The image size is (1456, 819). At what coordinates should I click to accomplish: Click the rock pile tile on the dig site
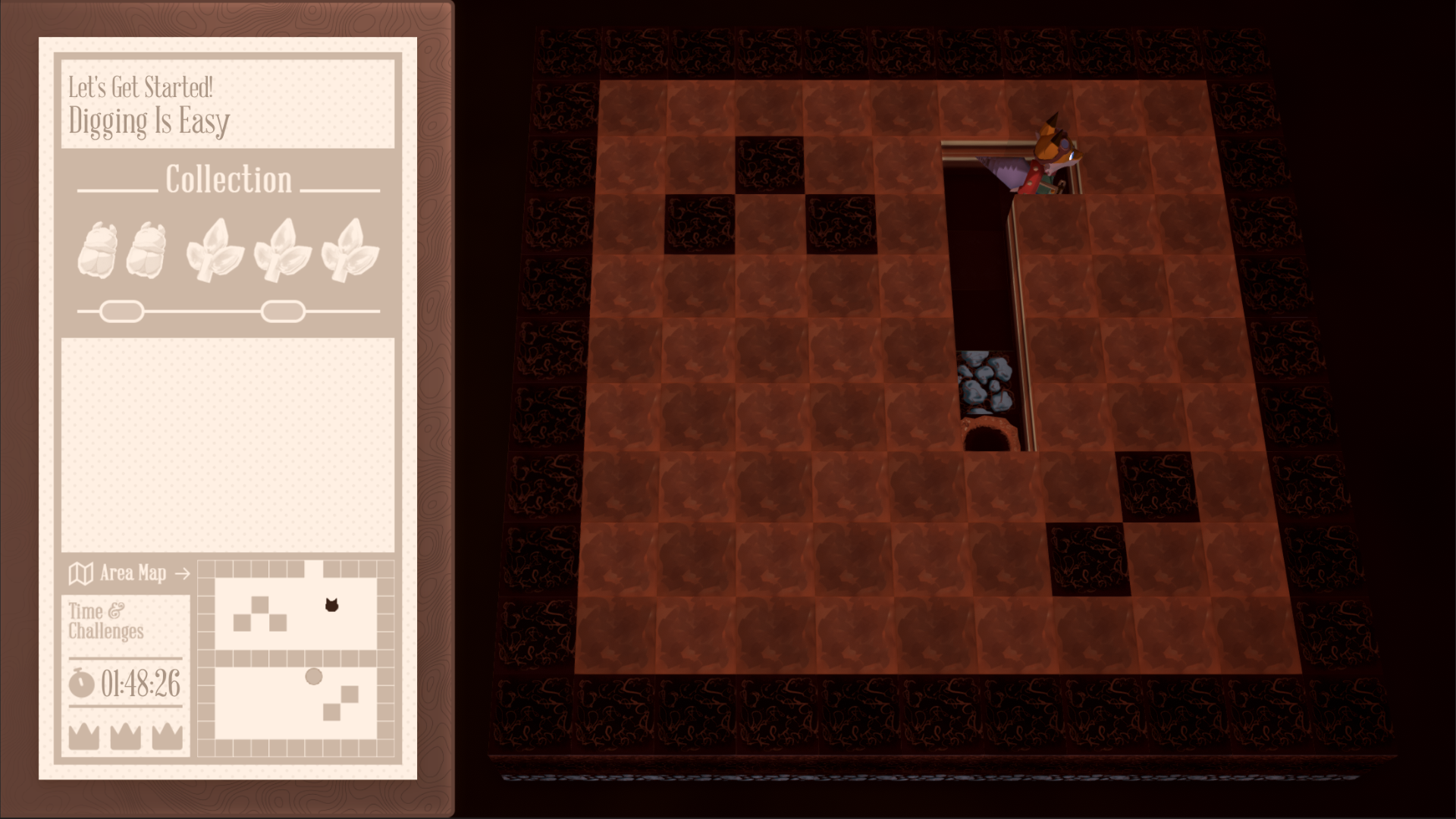point(986,383)
